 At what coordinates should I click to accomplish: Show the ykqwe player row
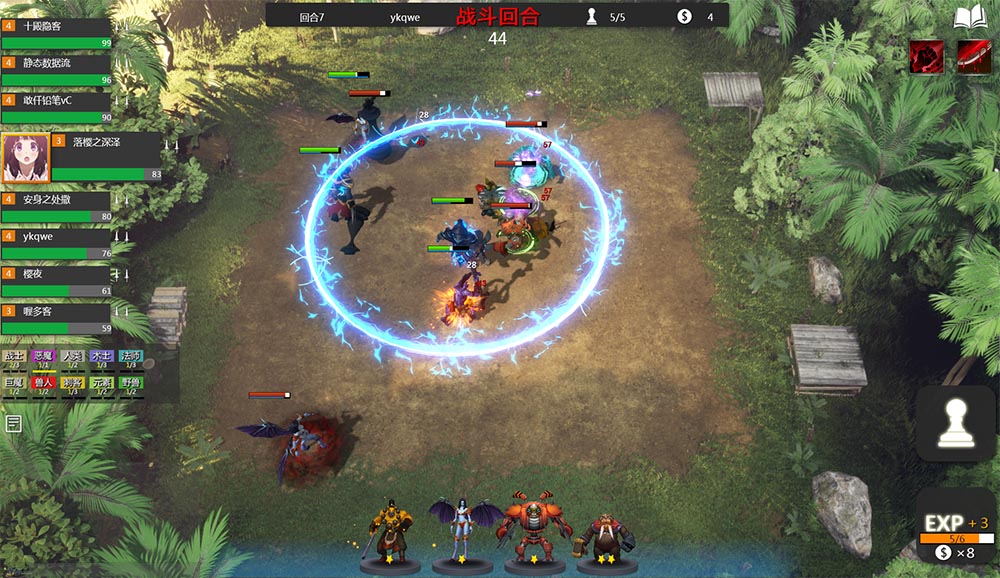(x=57, y=245)
